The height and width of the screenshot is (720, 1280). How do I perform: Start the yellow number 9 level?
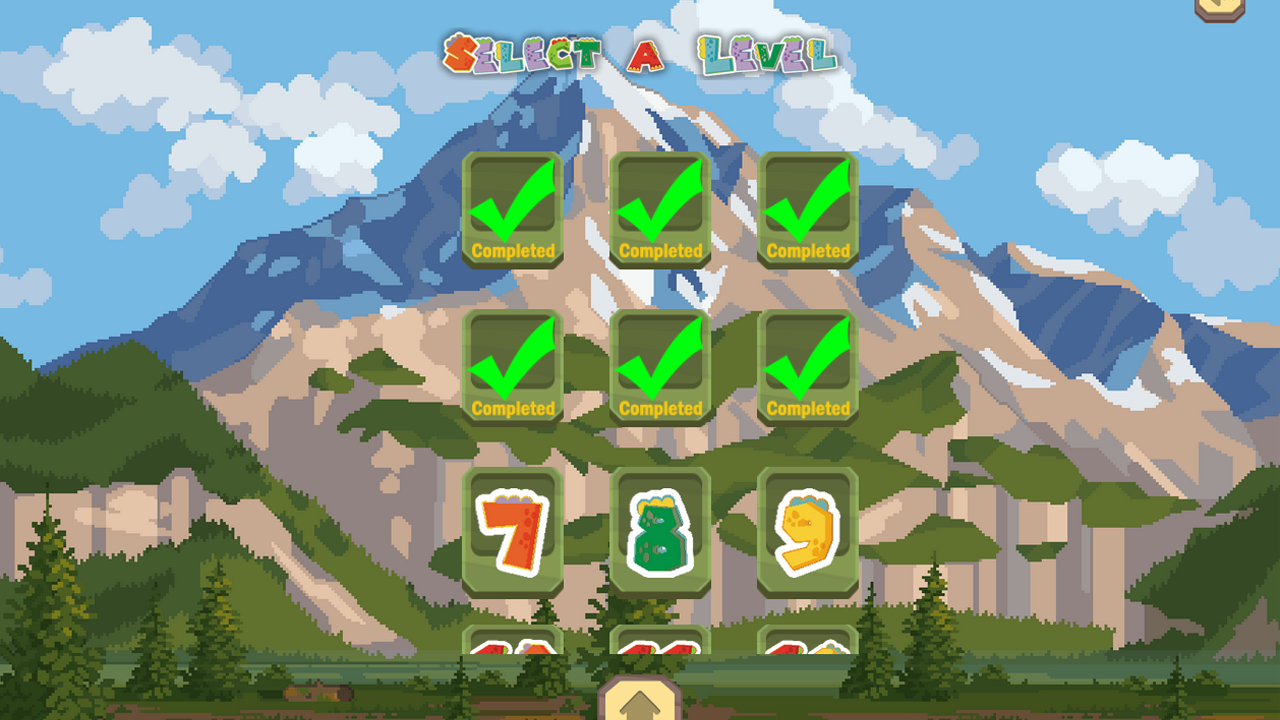coord(808,531)
